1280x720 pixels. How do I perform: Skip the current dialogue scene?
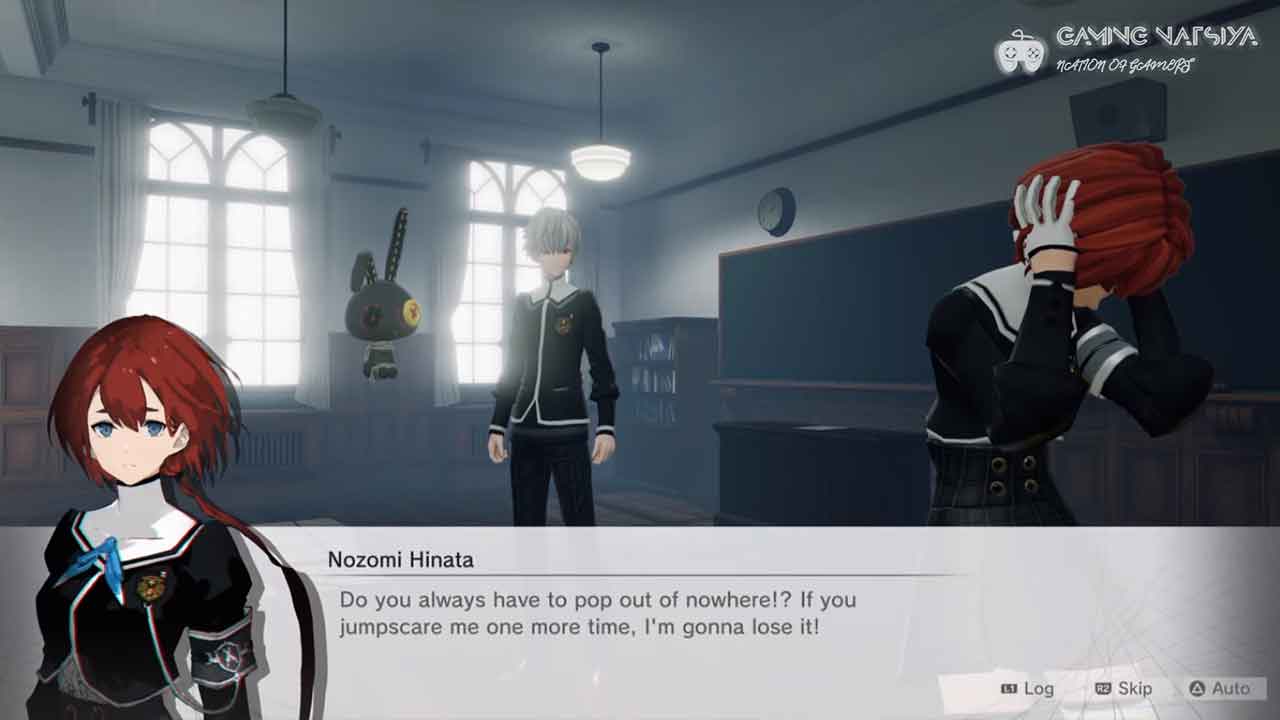(1123, 688)
